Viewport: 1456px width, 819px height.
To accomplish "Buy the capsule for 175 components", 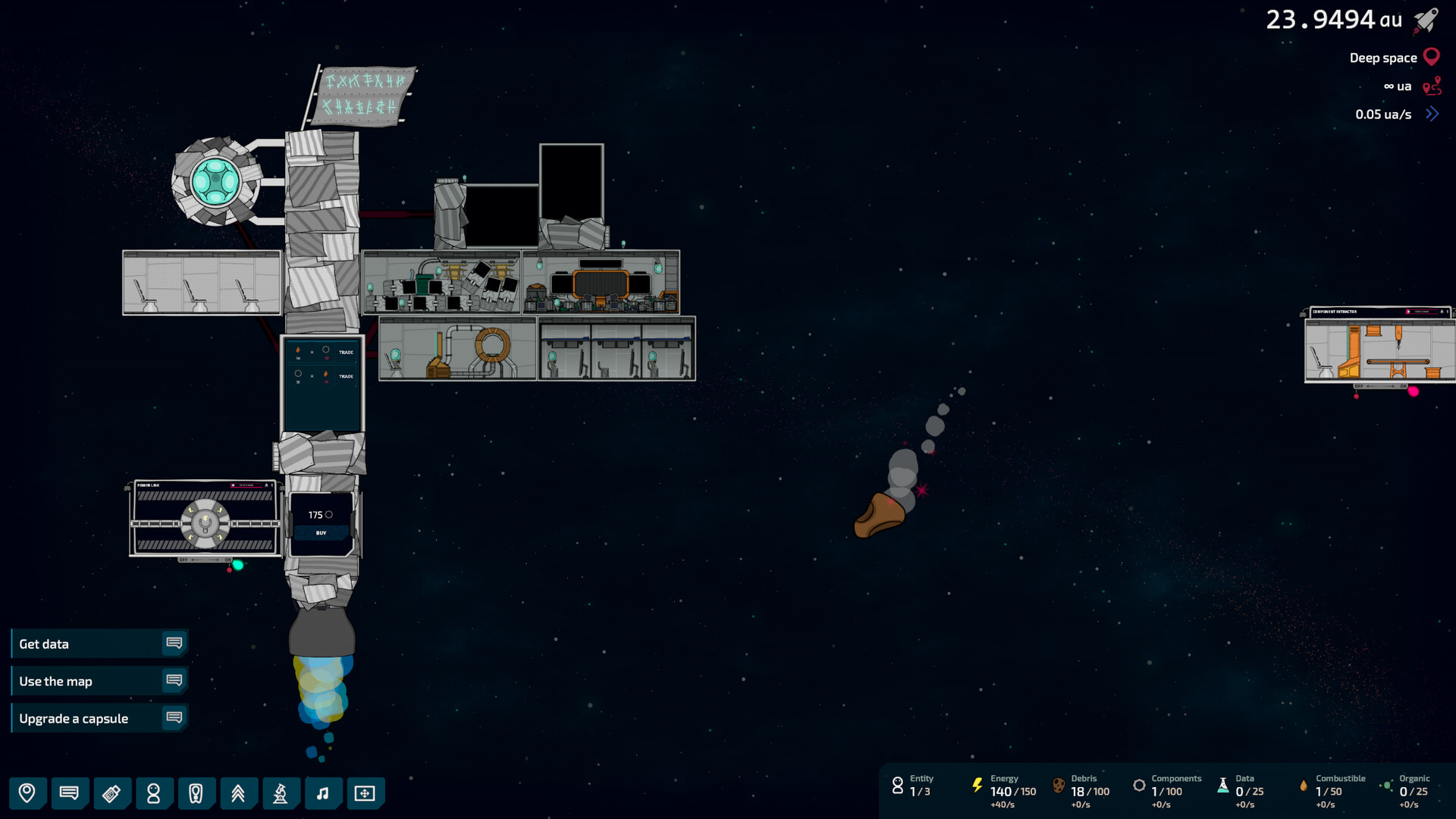I will click(321, 533).
